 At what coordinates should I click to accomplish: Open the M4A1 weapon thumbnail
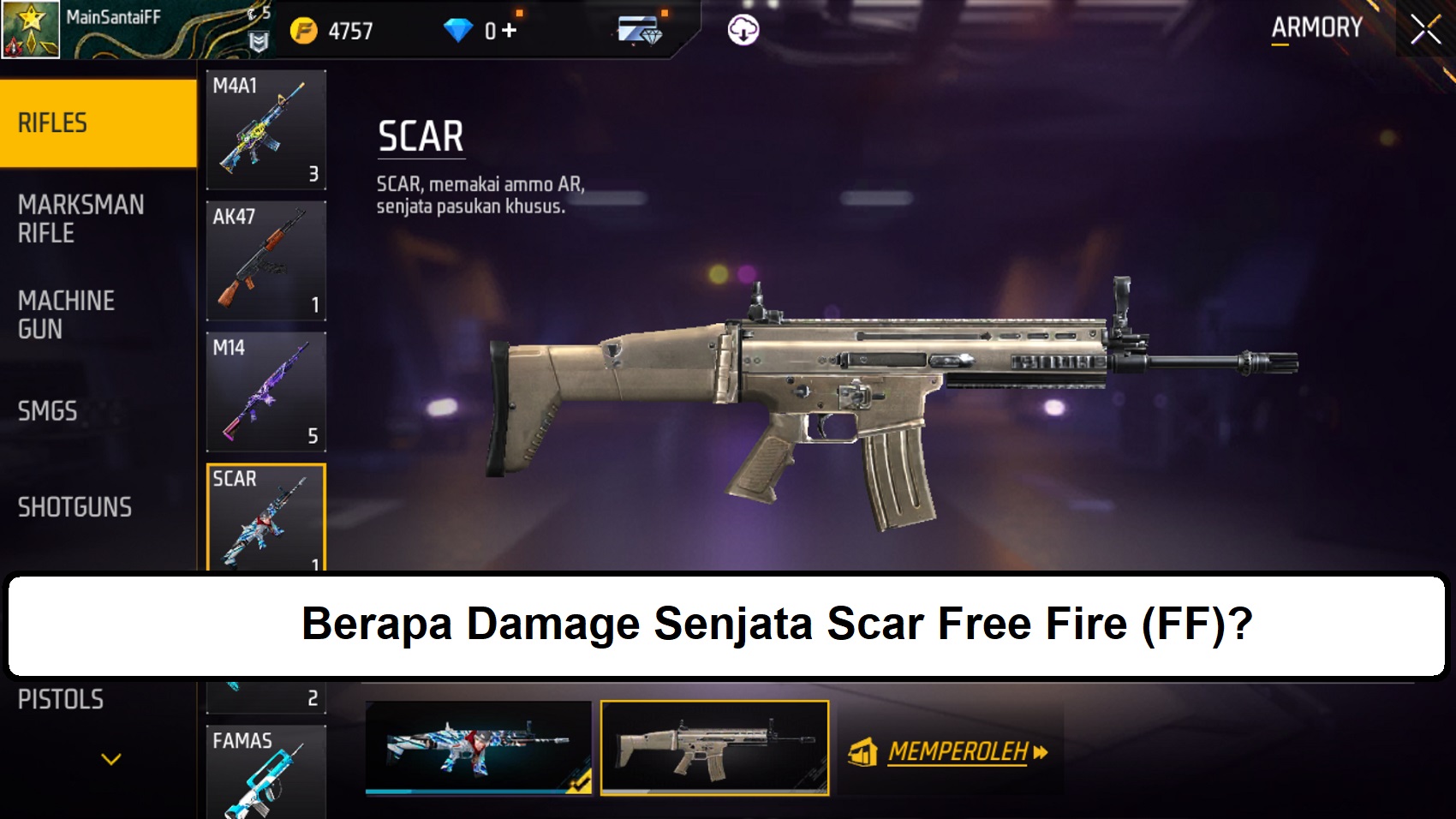pos(266,127)
